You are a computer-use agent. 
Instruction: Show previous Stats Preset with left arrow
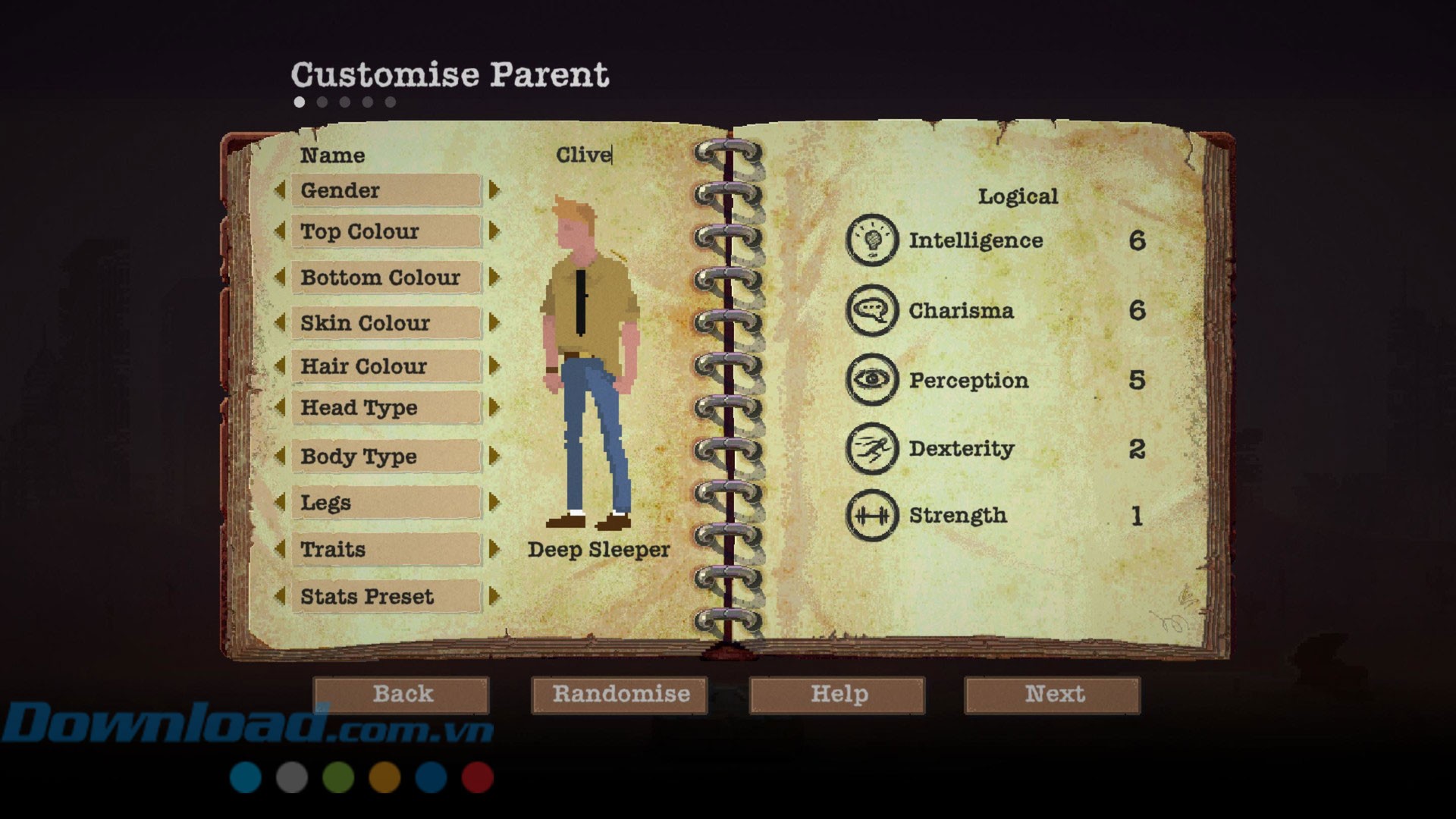[x=280, y=596]
